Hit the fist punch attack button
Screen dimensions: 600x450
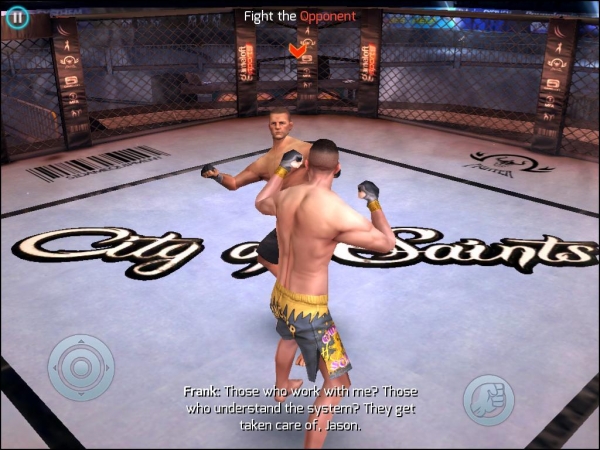click(488, 400)
